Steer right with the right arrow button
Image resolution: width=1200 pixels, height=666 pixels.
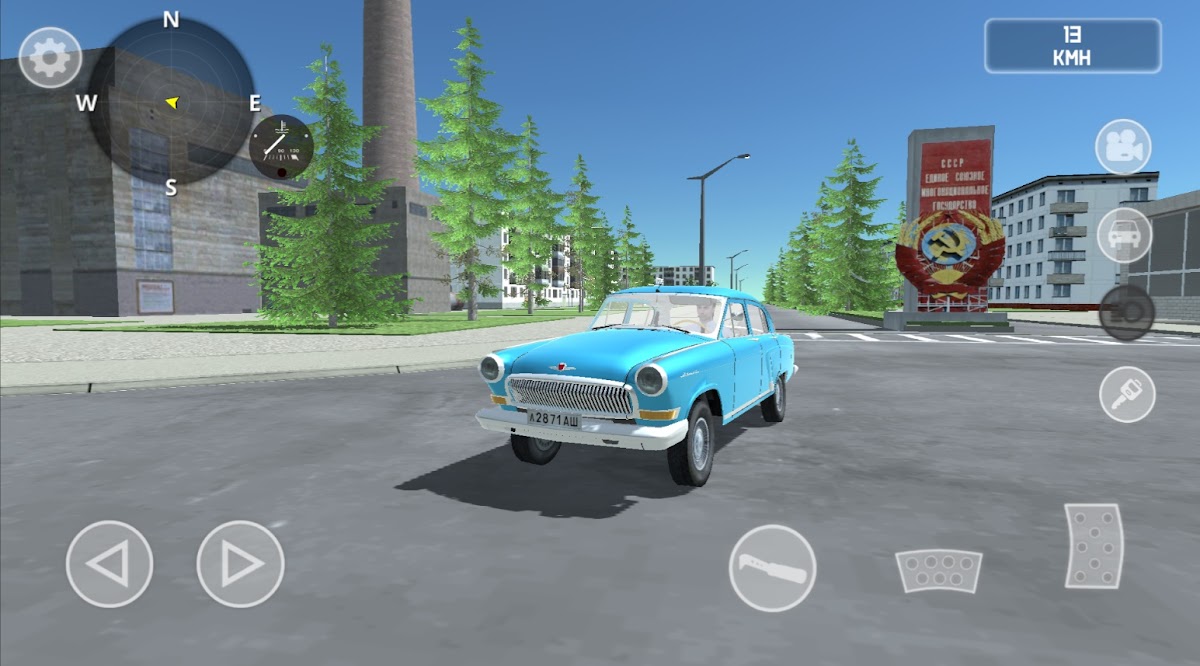[x=240, y=564]
